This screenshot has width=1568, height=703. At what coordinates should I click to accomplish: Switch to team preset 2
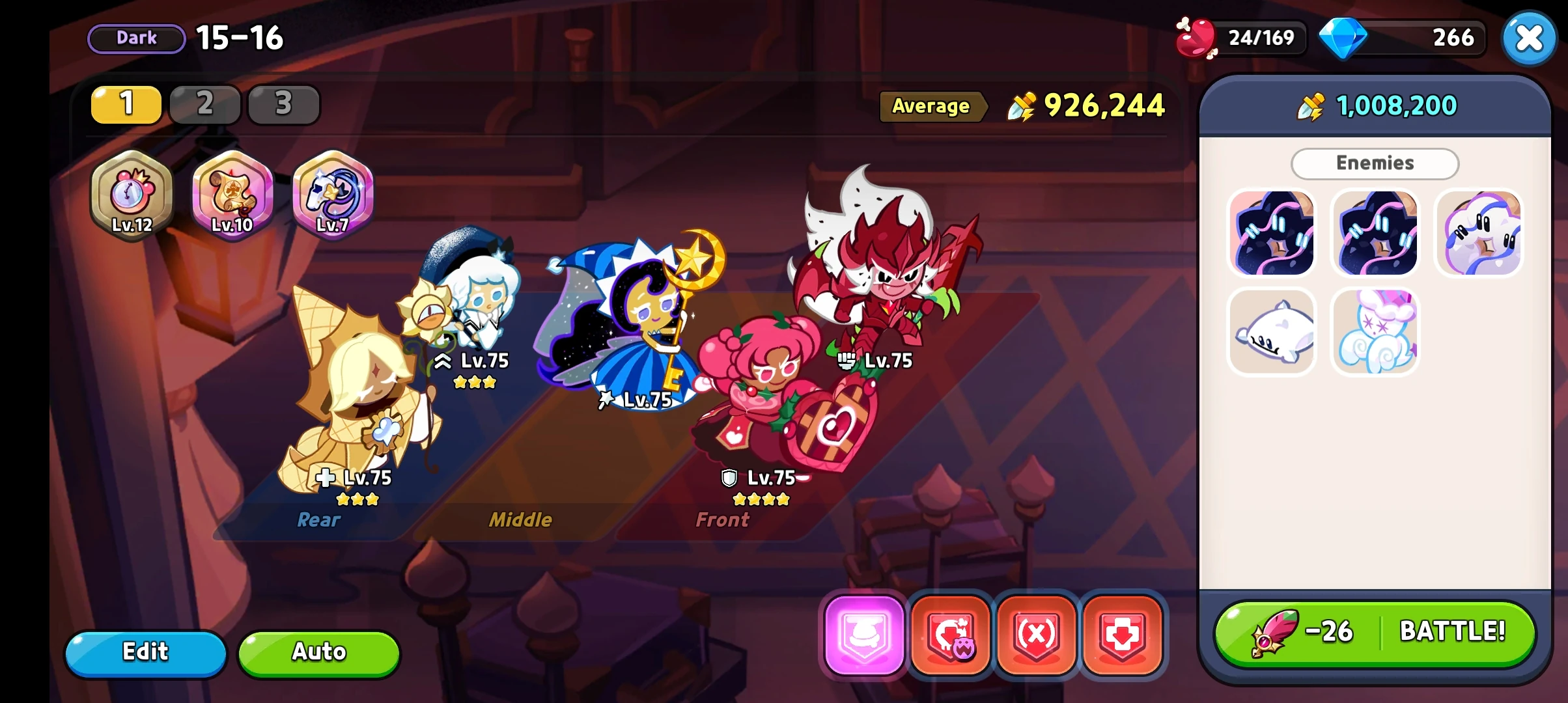[204, 104]
